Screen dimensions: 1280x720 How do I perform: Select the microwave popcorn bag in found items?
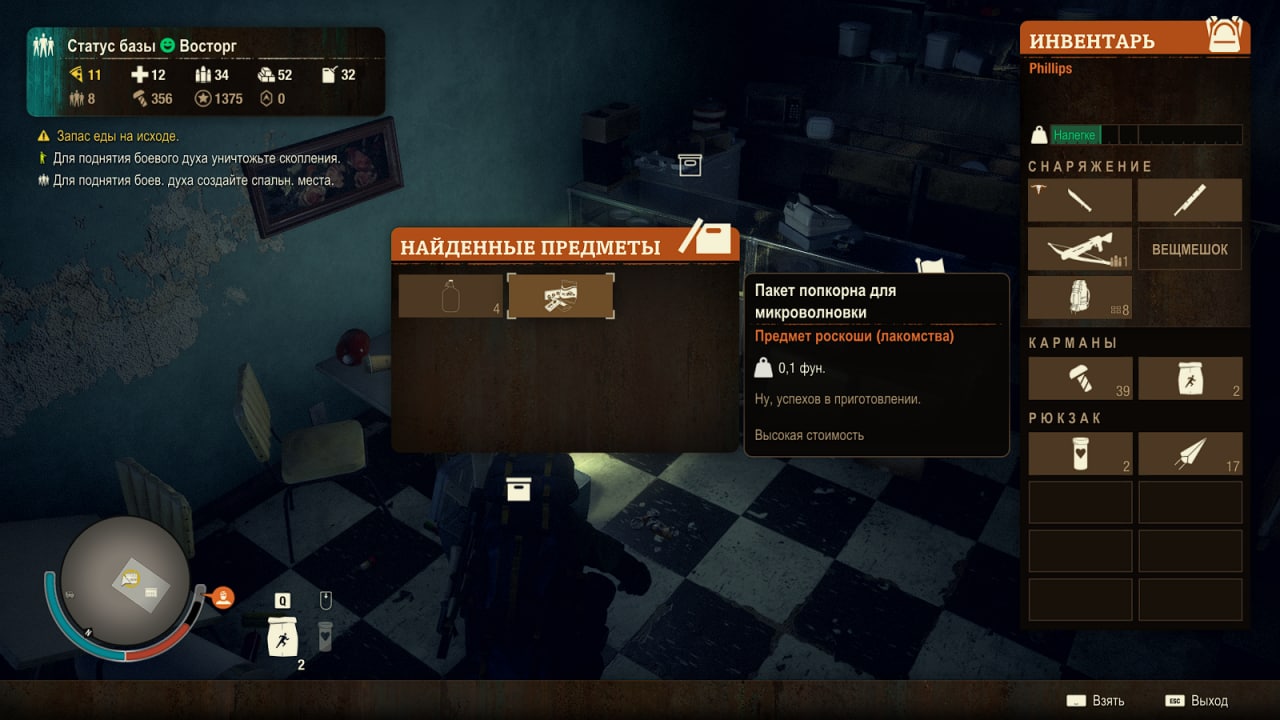[560, 296]
